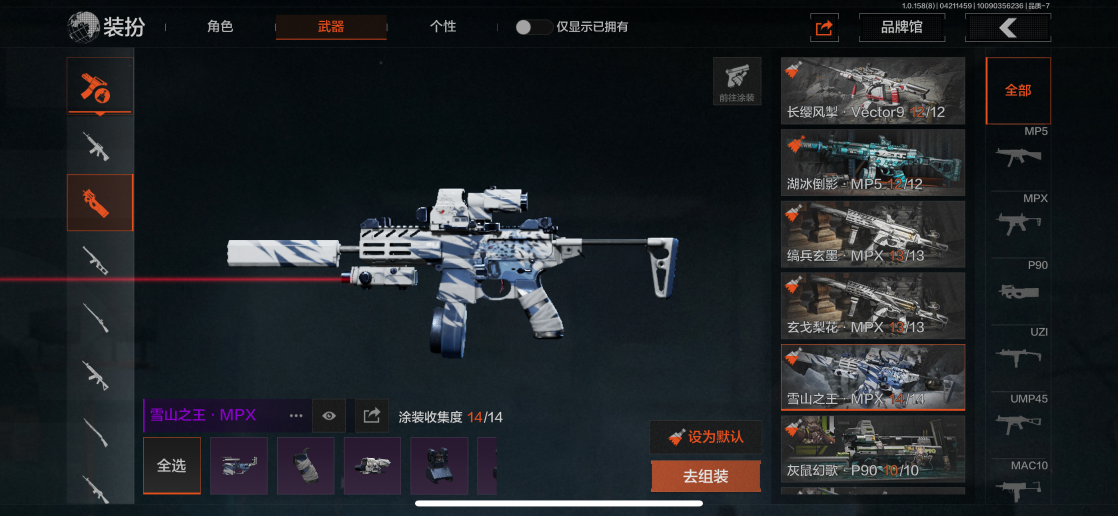Filter skins by P90
The image size is (1118, 516).
coord(1020,284)
